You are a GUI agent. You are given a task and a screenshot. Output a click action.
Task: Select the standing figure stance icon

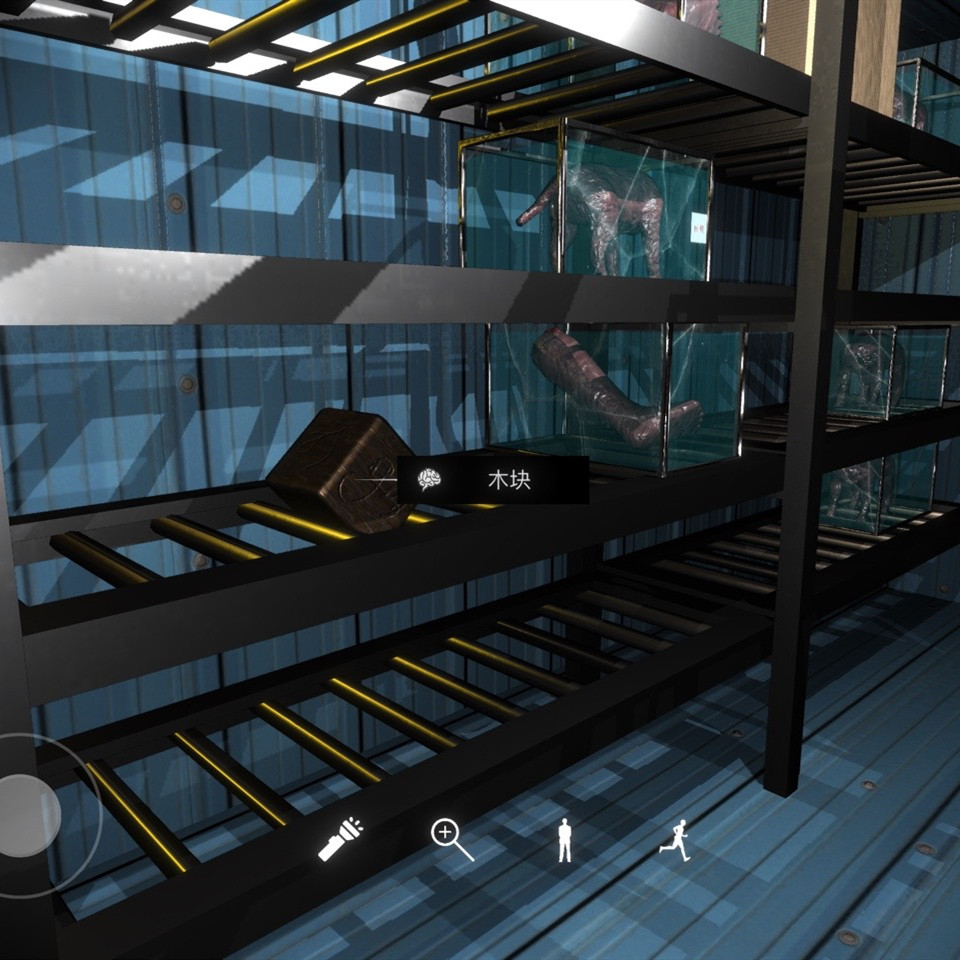click(x=564, y=840)
